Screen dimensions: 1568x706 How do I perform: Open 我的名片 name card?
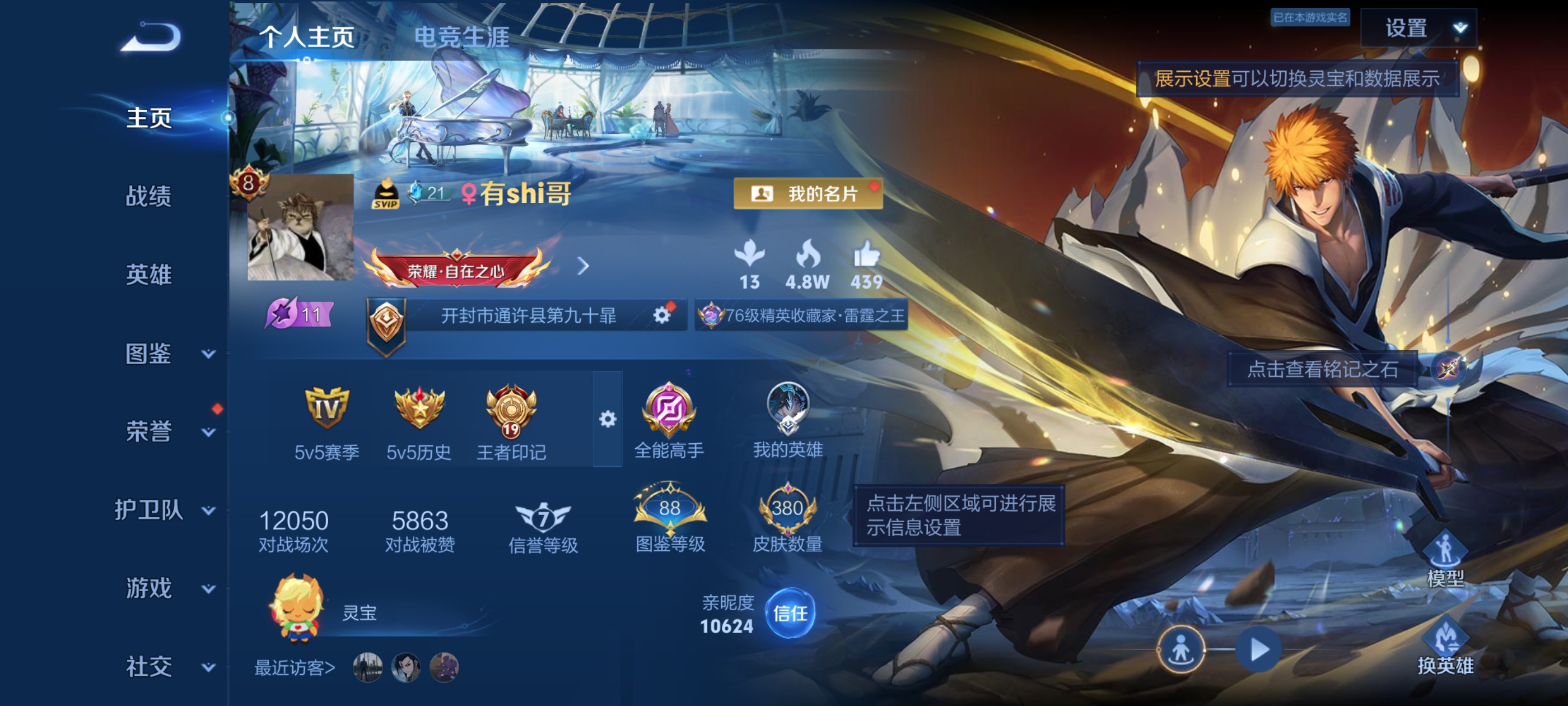point(808,194)
